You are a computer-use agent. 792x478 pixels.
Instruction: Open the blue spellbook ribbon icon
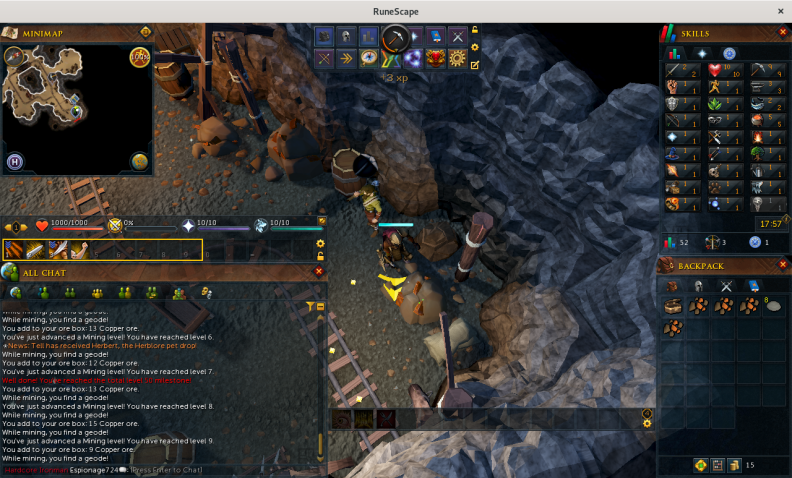tap(435, 36)
